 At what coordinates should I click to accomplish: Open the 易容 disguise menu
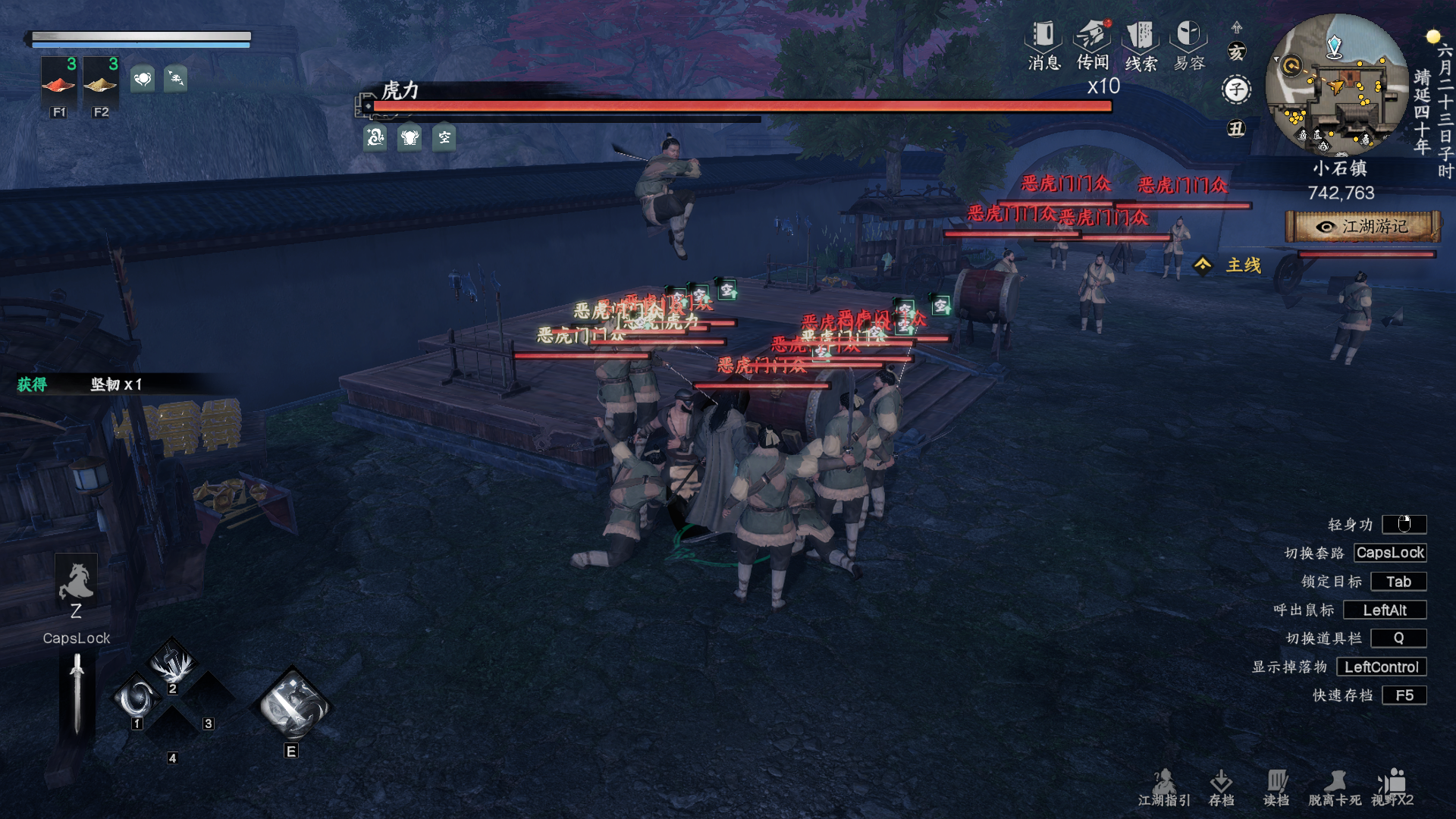pyautogui.click(x=1188, y=45)
